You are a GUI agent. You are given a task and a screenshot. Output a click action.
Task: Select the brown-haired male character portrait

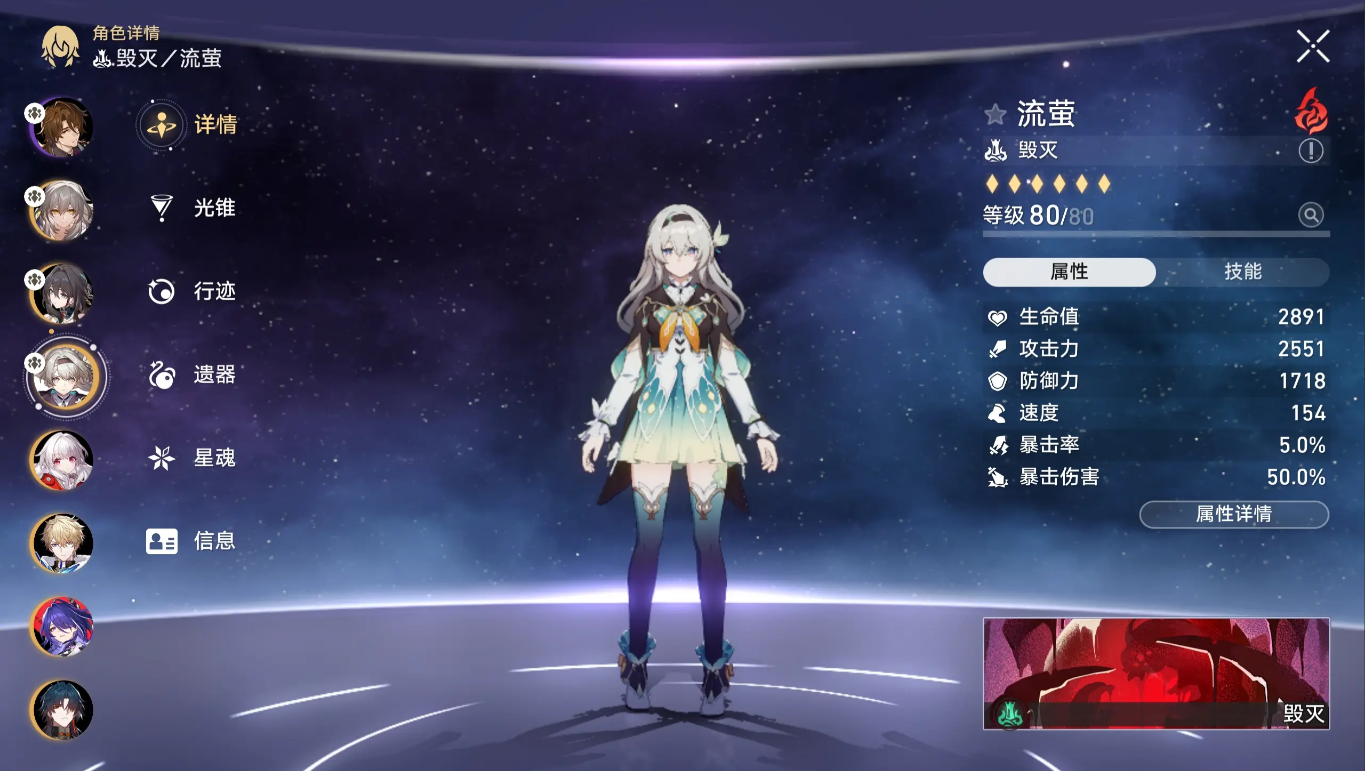pos(63,127)
